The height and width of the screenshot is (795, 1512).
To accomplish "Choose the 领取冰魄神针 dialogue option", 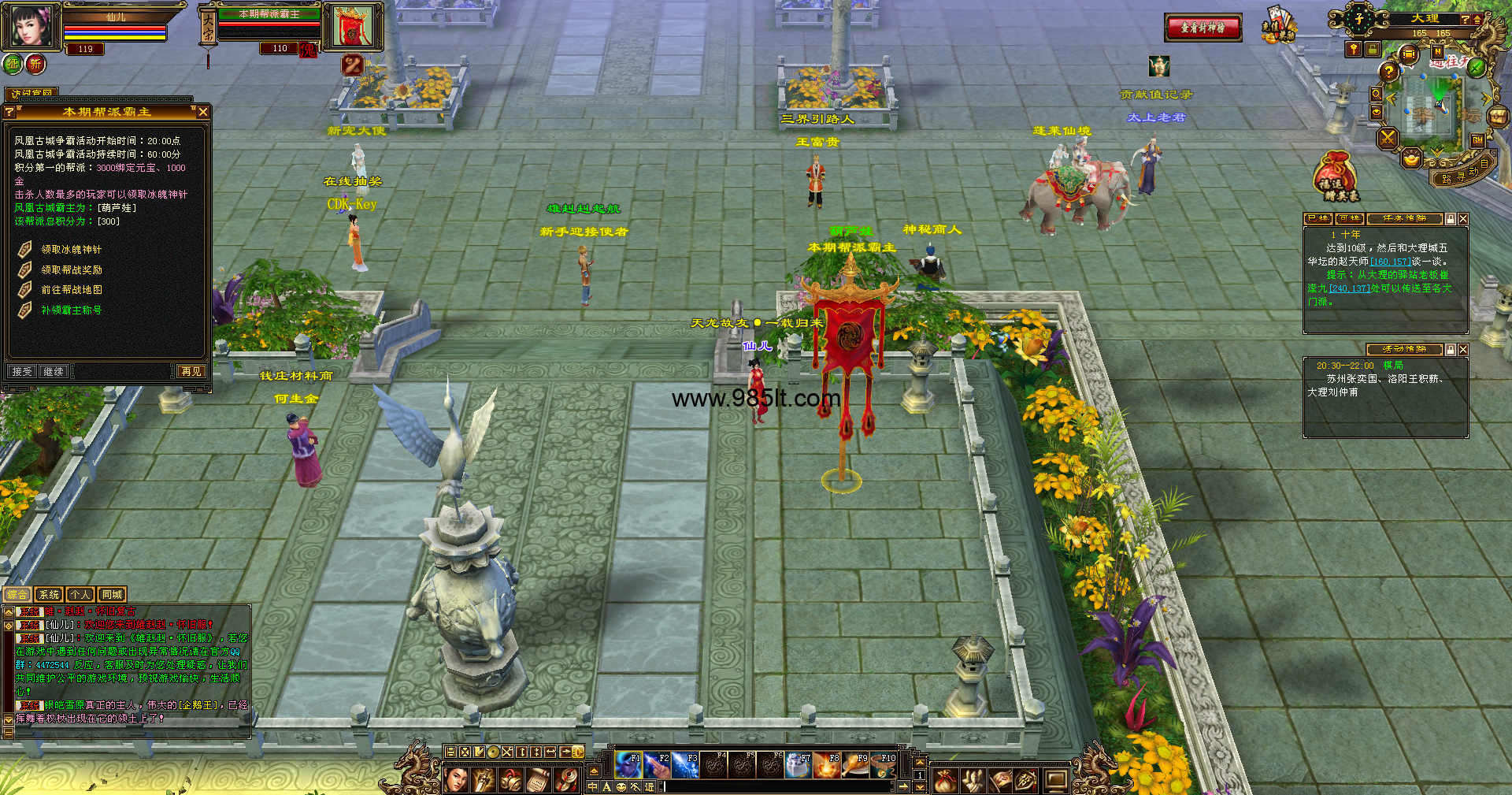I will tap(71, 250).
